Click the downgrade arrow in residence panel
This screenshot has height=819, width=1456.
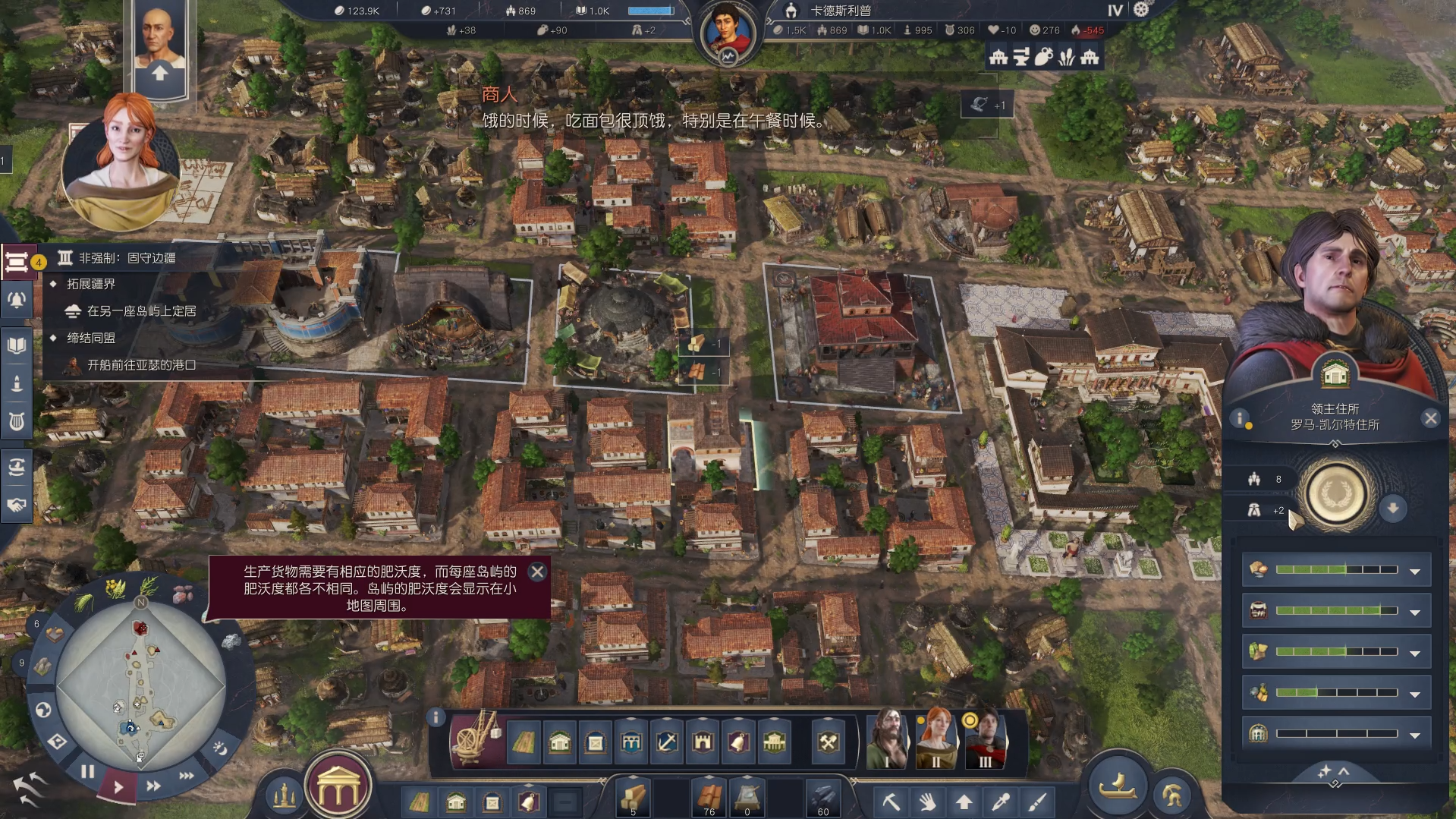click(x=1393, y=508)
